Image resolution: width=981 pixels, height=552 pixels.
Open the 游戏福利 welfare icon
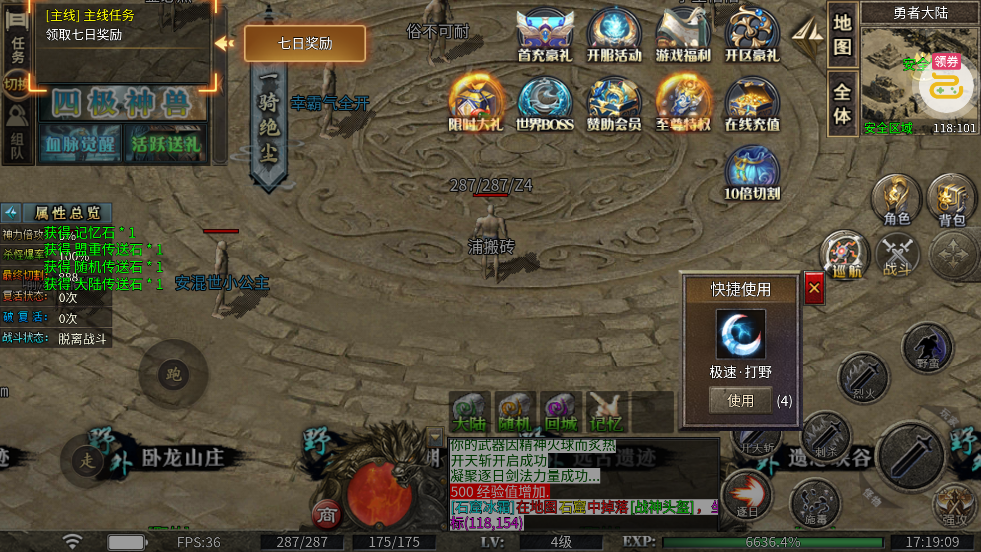point(683,33)
